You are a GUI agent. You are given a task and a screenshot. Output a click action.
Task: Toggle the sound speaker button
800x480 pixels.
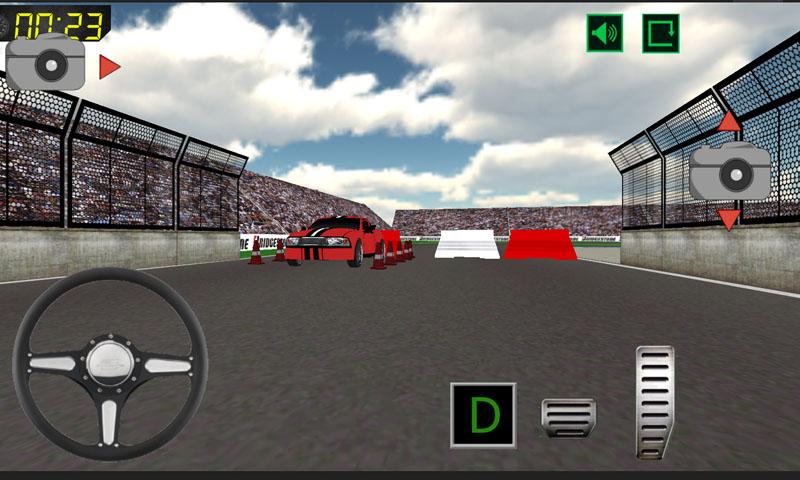click(x=604, y=33)
